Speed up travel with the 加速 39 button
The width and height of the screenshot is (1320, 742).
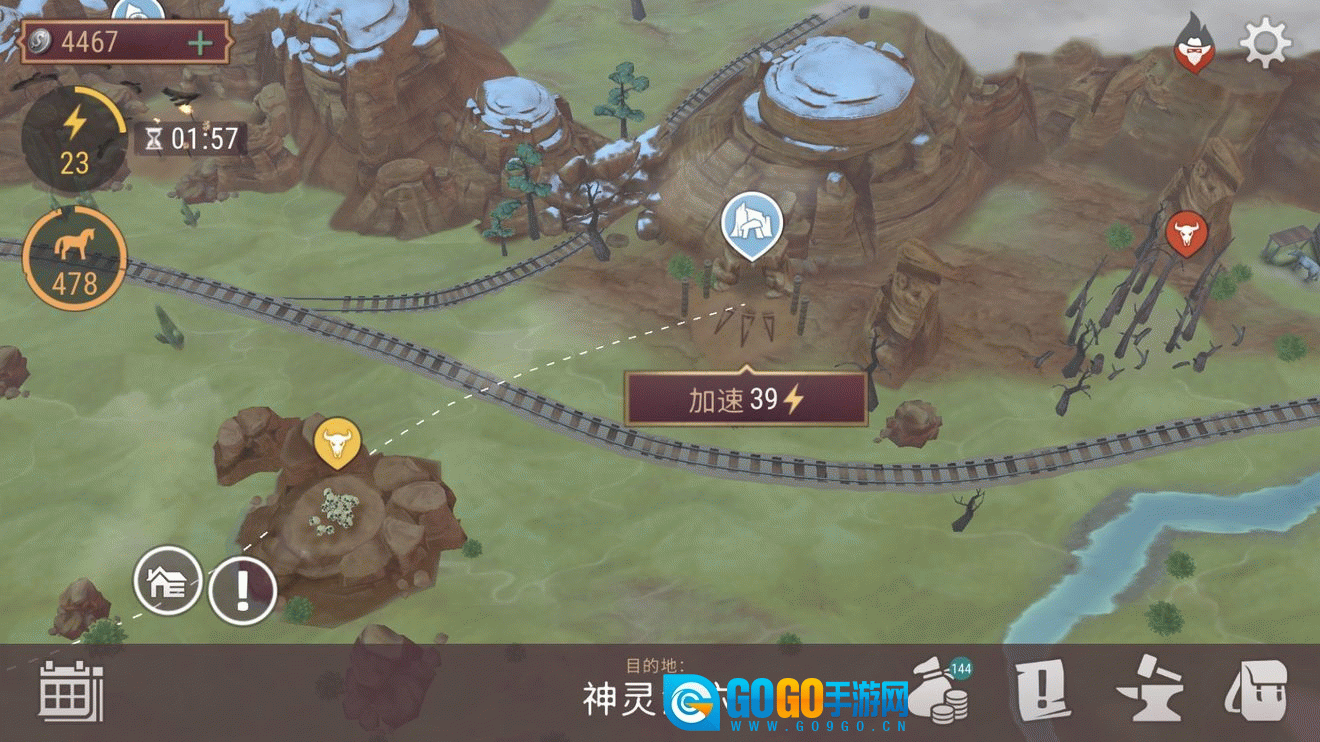745,400
